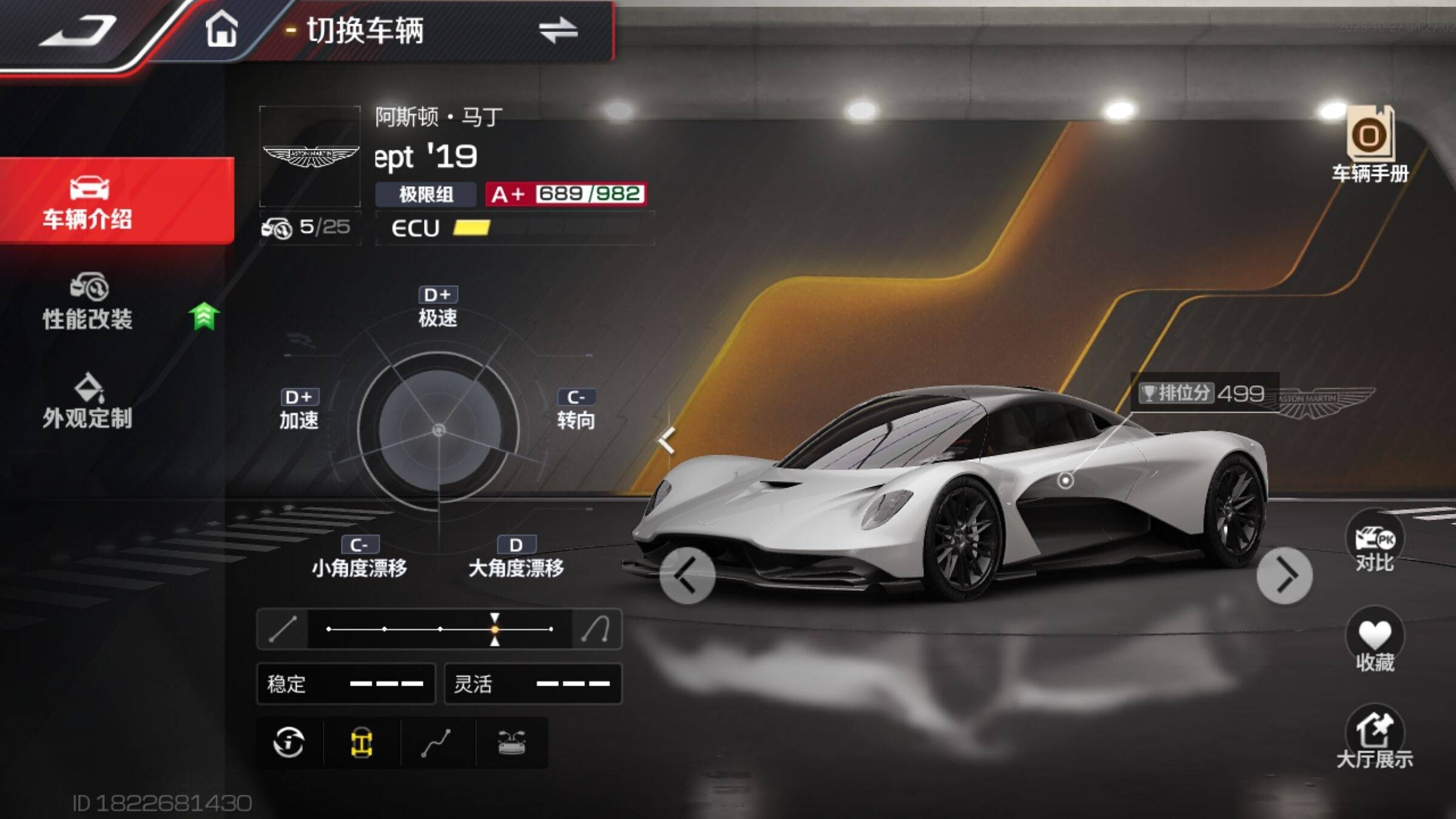Open the home screen via house icon
The height and width of the screenshot is (819, 1456).
pyautogui.click(x=221, y=29)
